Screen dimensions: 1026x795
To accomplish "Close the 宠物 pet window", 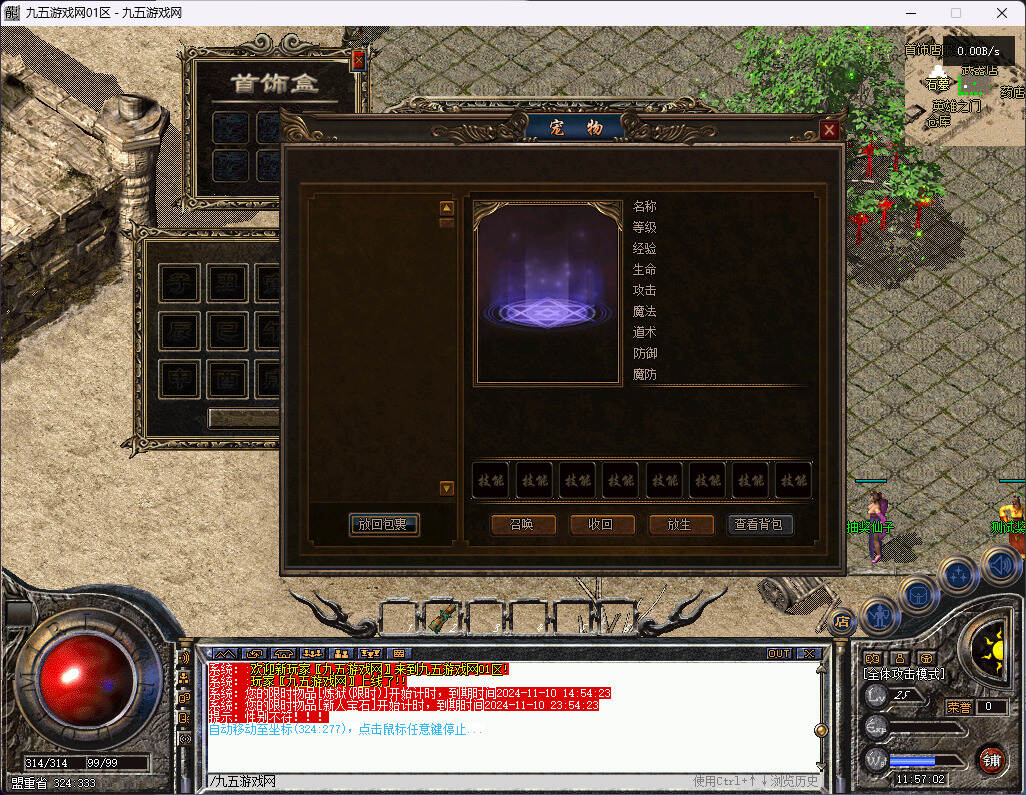I will tap(828, 130).
